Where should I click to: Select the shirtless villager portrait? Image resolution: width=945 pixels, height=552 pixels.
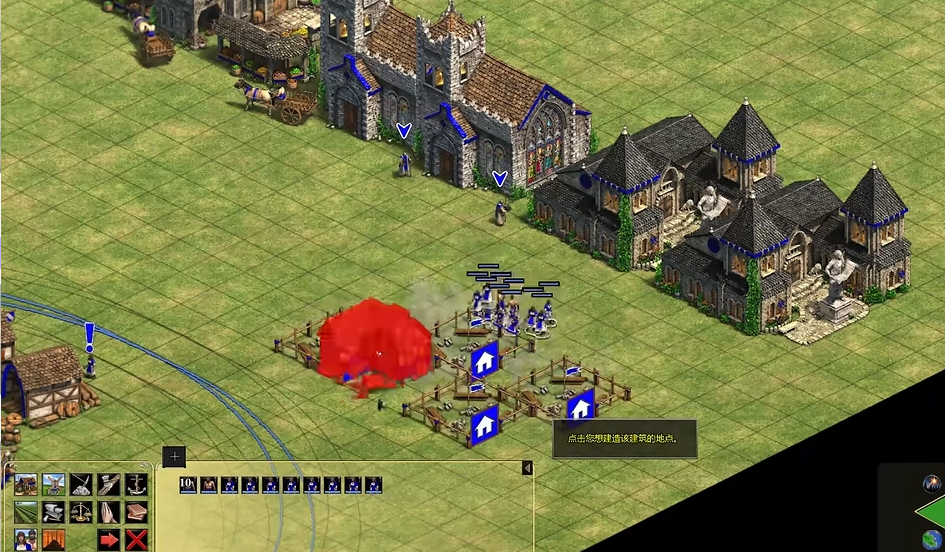(209, 485)
